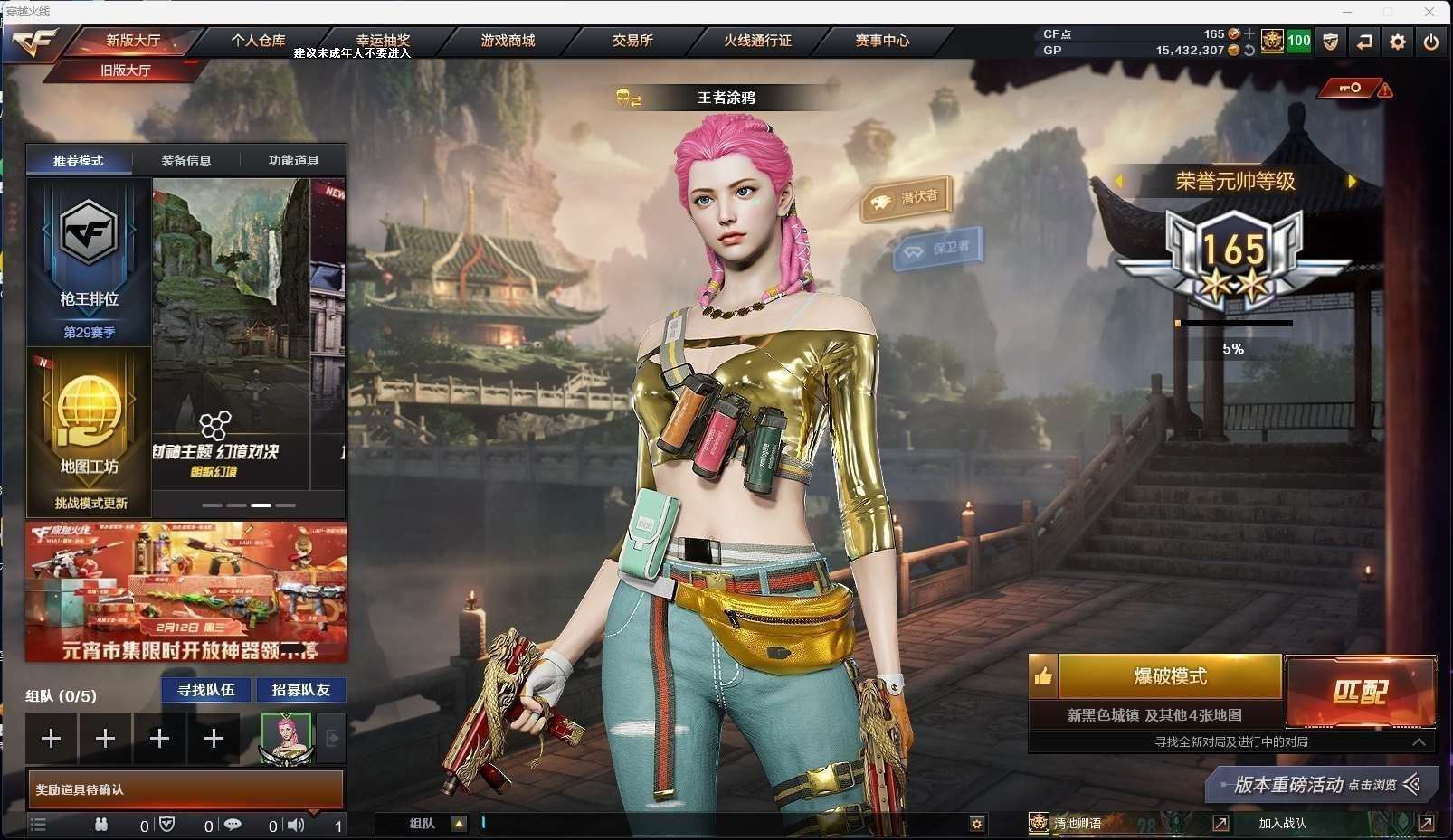Open the 交易所 exchange
Image resolution: width=1453 pixels, height=840 pixels.
[632, 41]
